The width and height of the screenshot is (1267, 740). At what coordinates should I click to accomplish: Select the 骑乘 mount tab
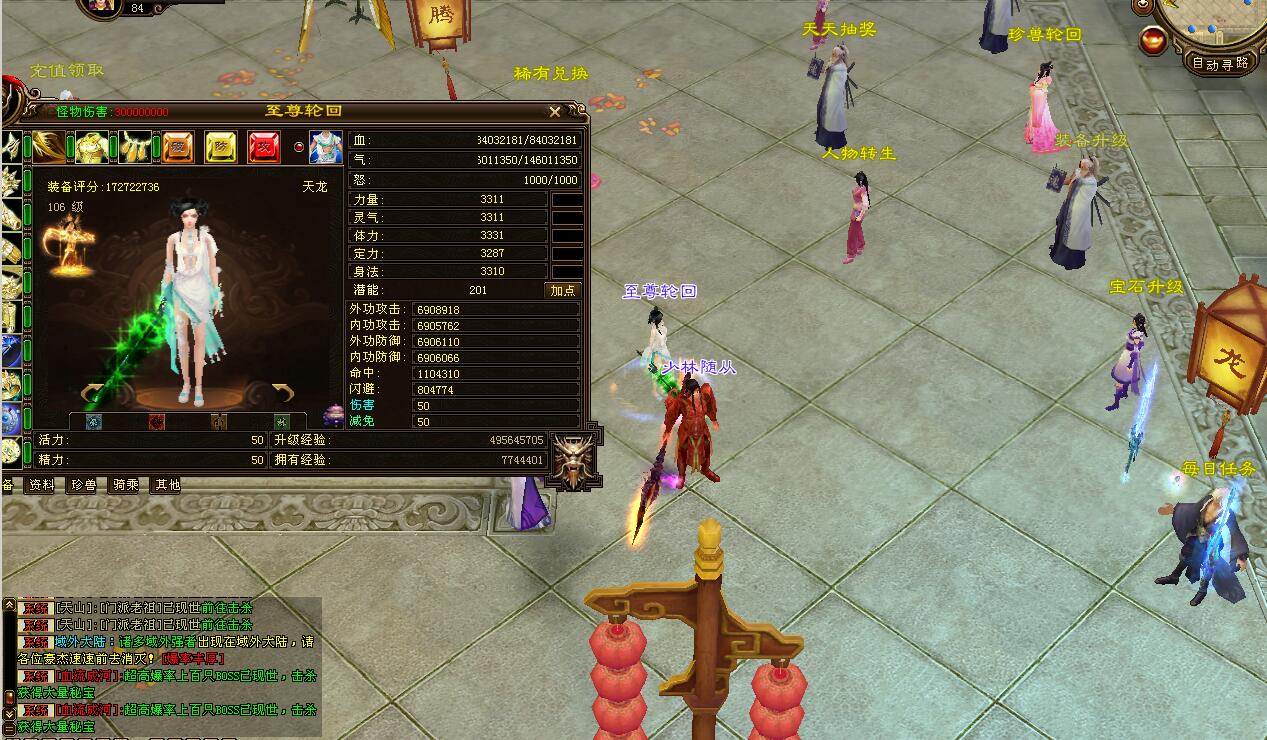(125, 485)
